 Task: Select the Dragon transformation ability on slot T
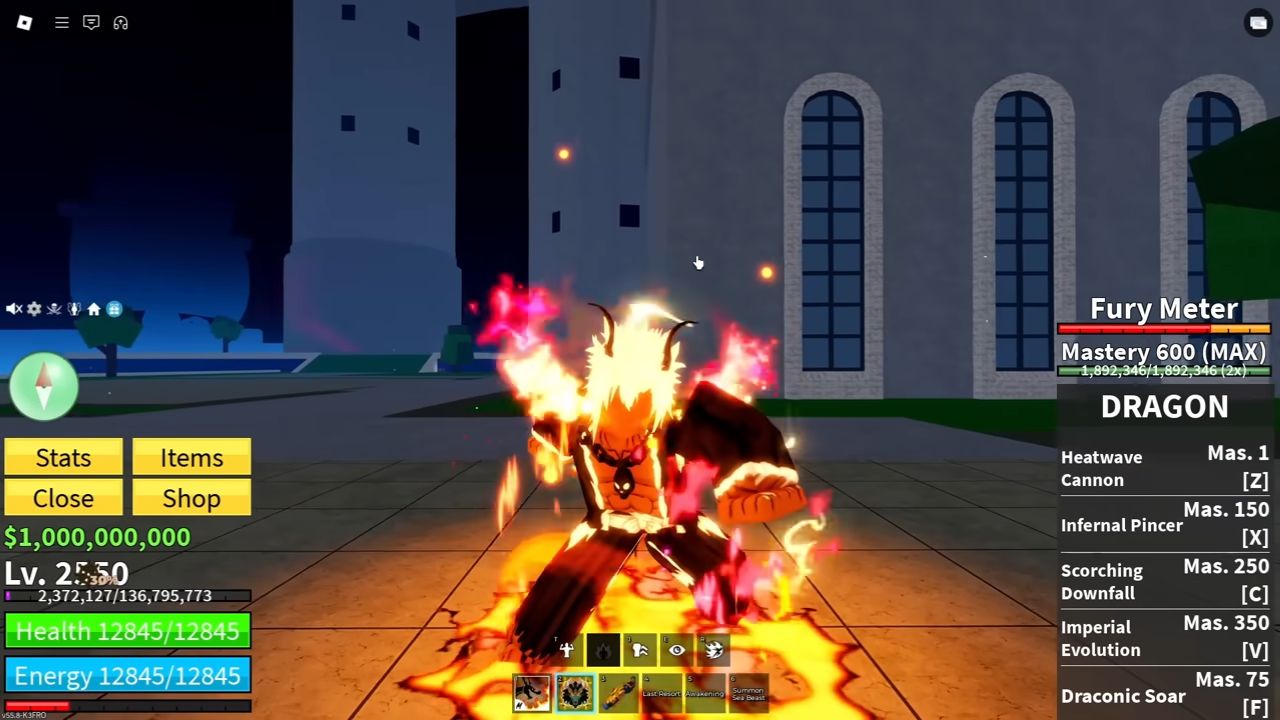566,651
